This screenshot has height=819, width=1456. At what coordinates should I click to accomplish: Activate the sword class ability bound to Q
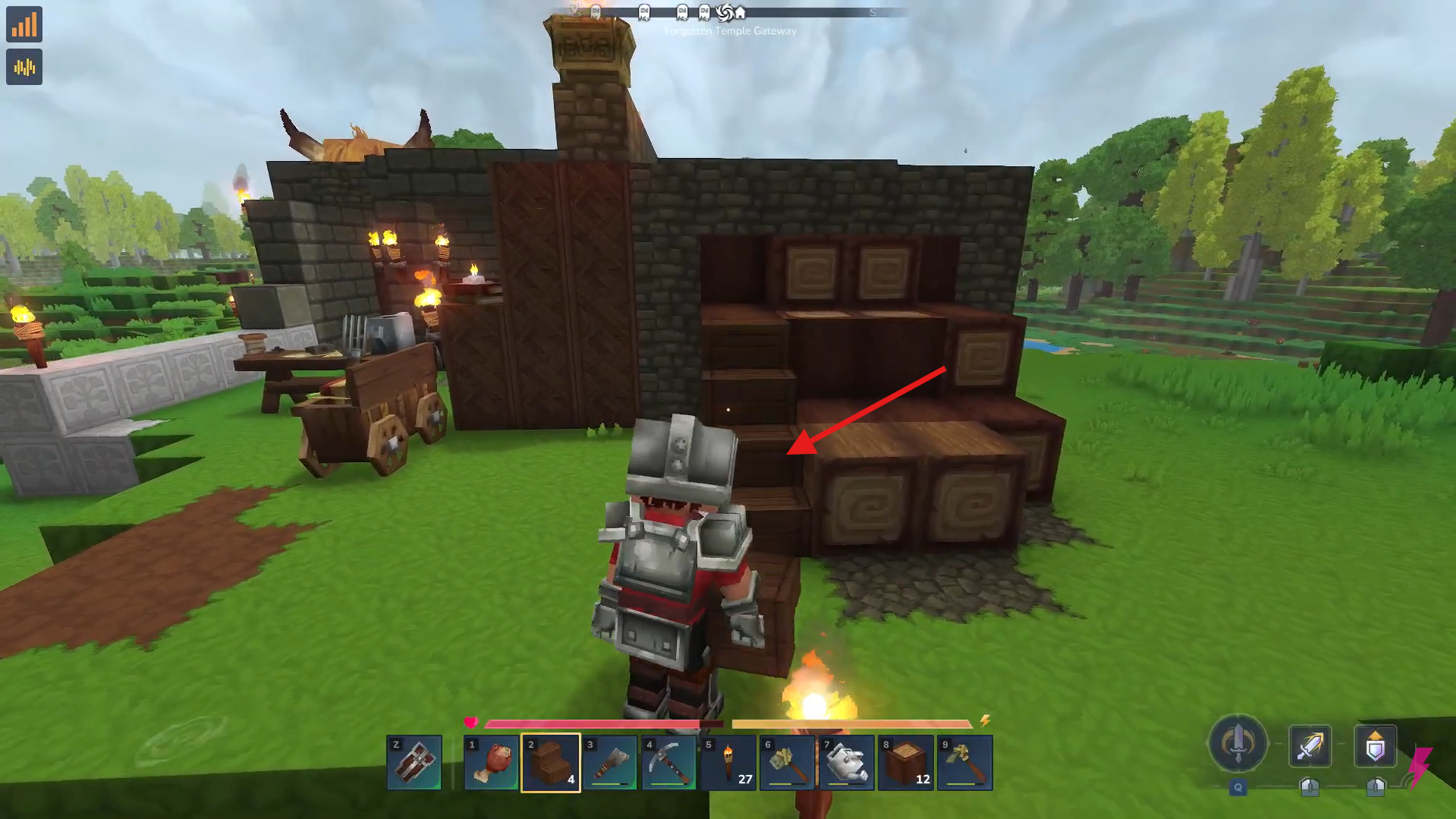click(x=1237, y=746)
